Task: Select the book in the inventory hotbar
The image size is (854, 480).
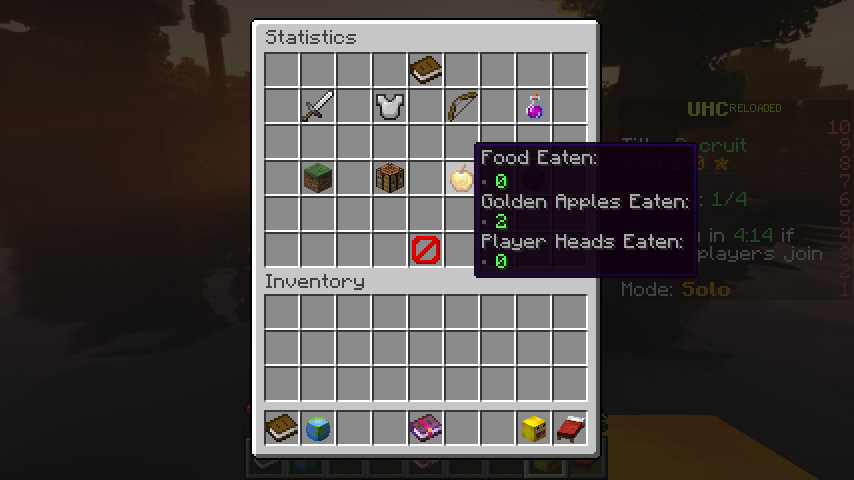Action: pos(282,428)
